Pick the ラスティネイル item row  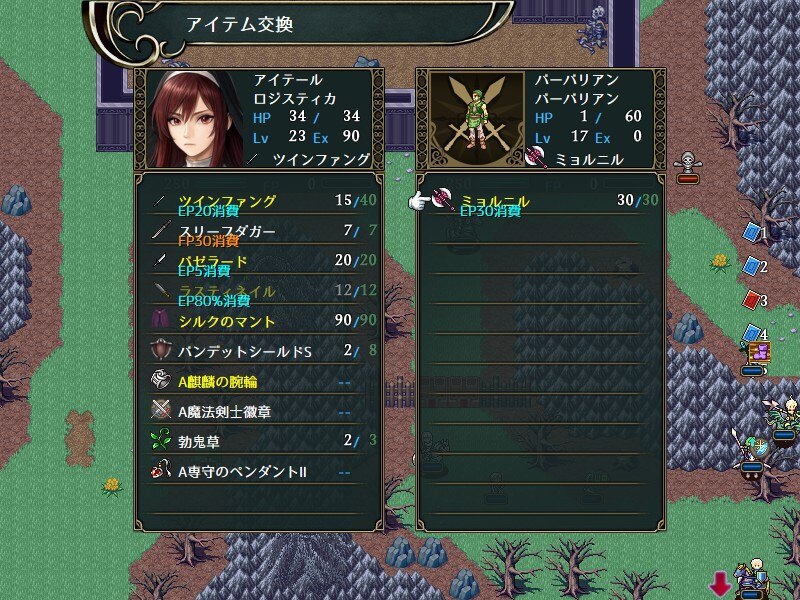[x=257, y=291]
